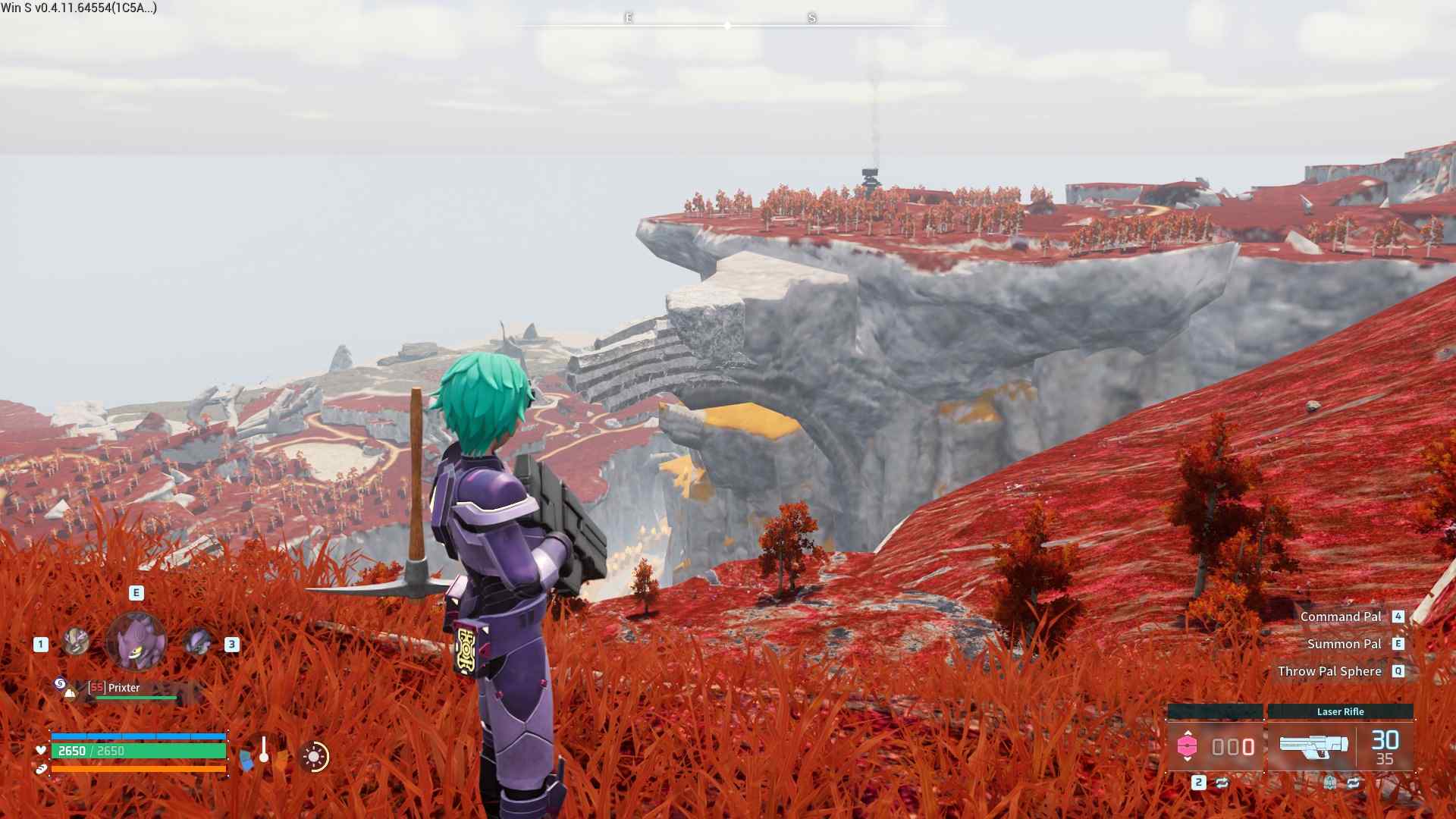Click the sphere cycle arrows beside hotkey 2
Screen dimensions: 1456x819
click(x=1223, y=783)
